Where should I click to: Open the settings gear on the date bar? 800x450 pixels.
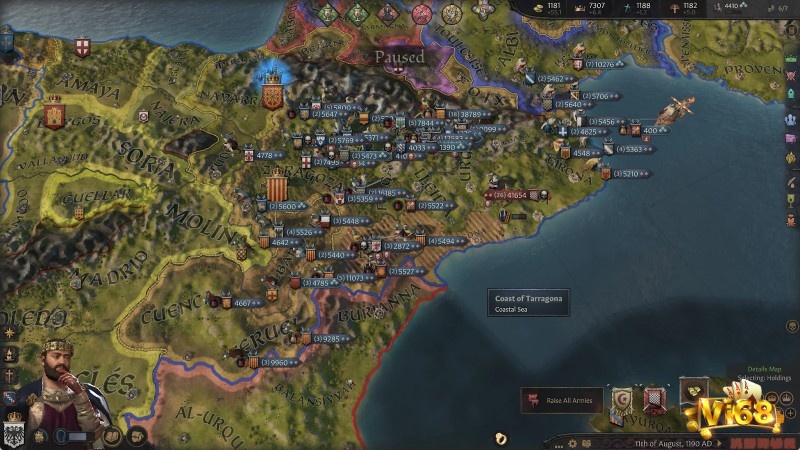572,441
